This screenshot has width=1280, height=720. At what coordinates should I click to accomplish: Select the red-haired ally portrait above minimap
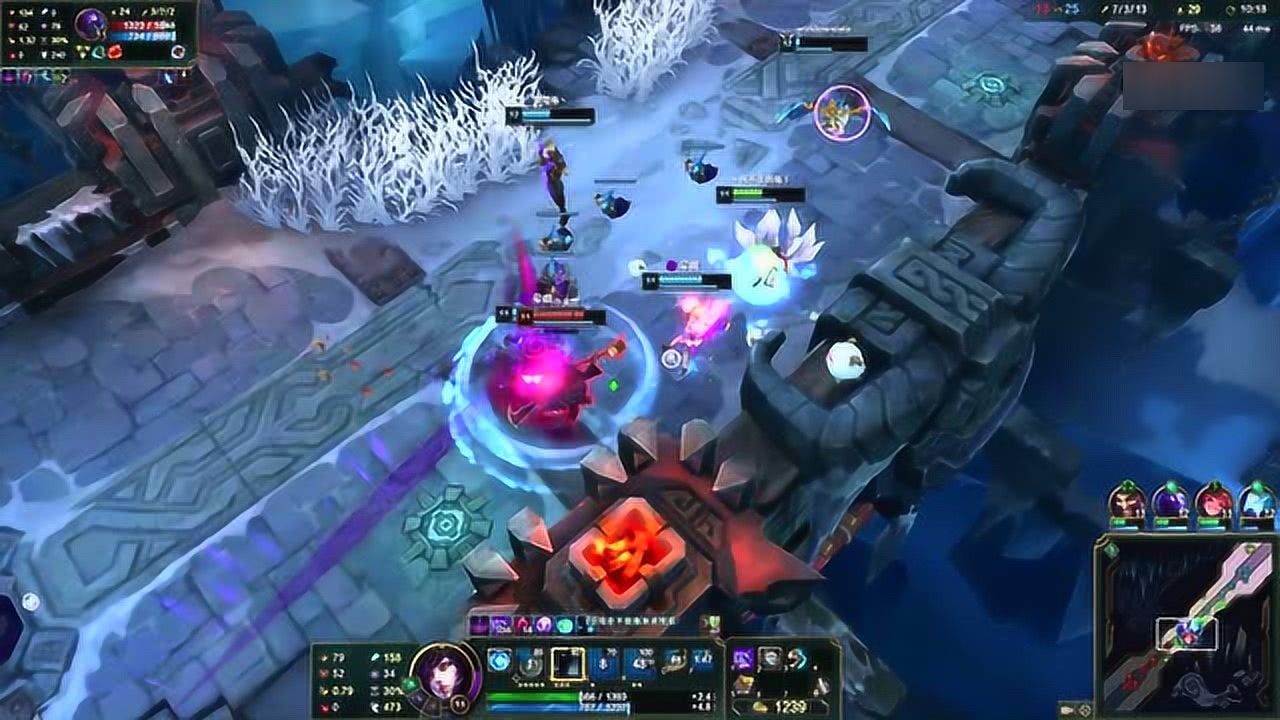(1213, 500)
